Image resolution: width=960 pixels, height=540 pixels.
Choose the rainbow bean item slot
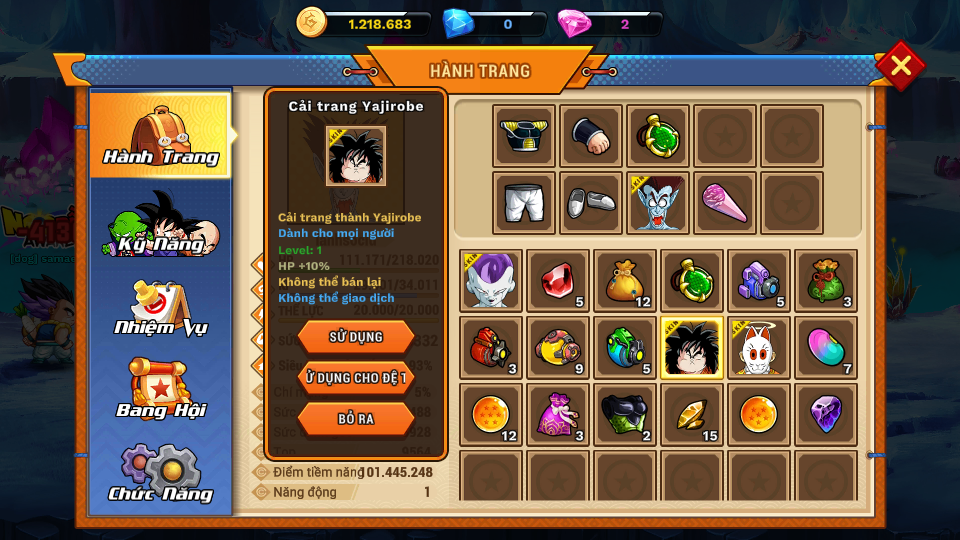coord(826,348)
